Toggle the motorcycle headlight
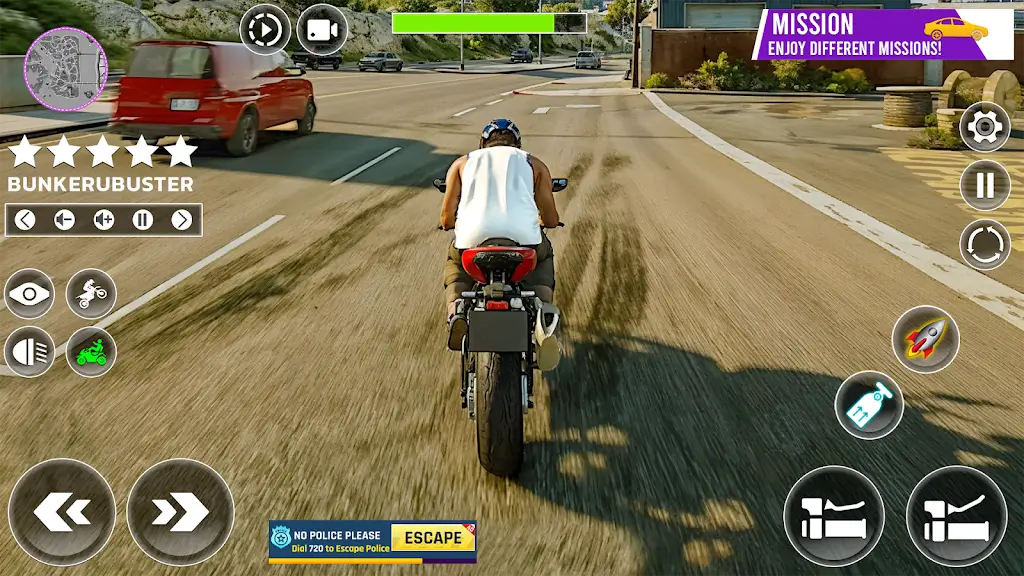 click(x=30, y=352)
